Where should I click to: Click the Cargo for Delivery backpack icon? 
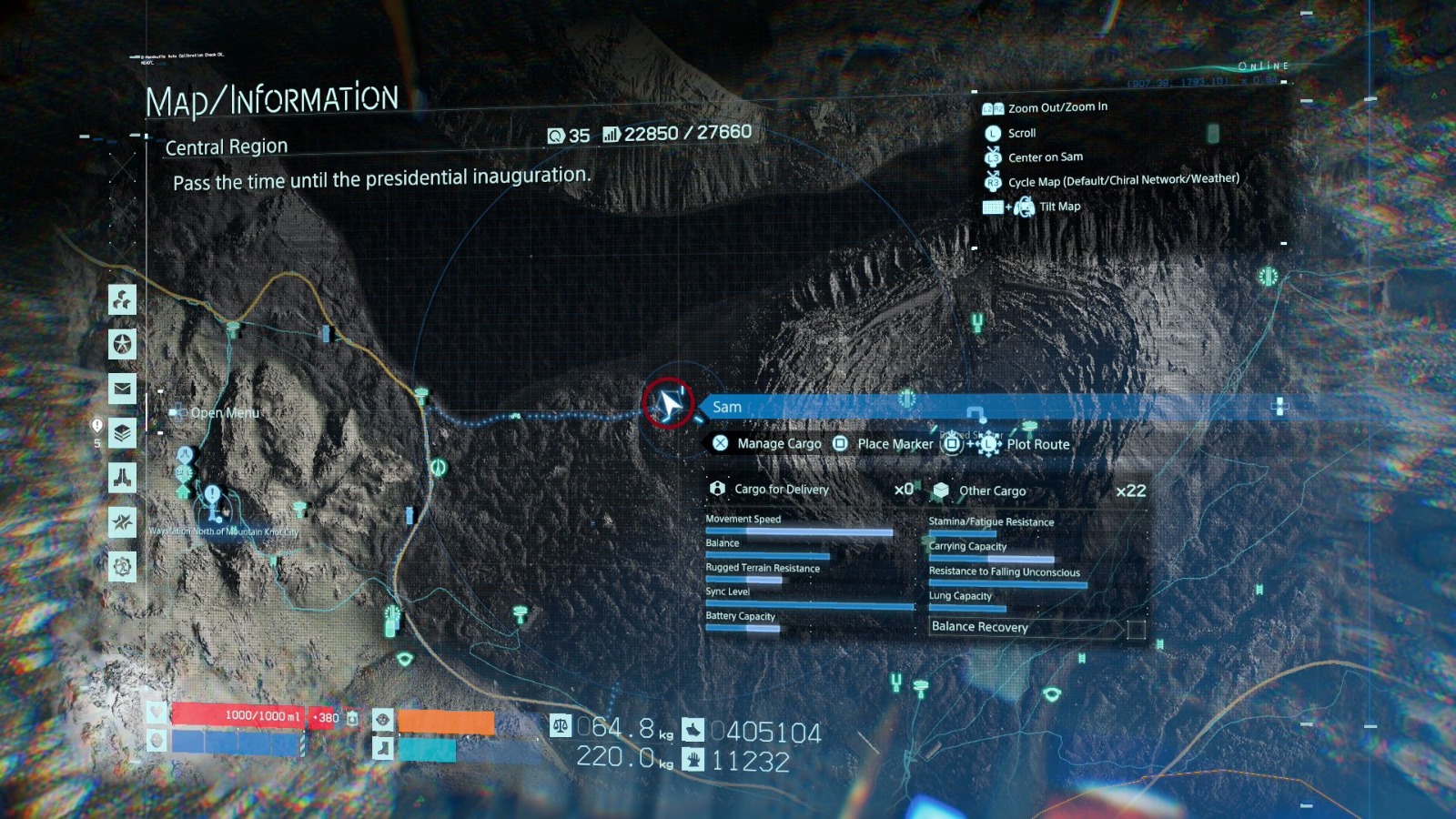(x=718, y=489)
